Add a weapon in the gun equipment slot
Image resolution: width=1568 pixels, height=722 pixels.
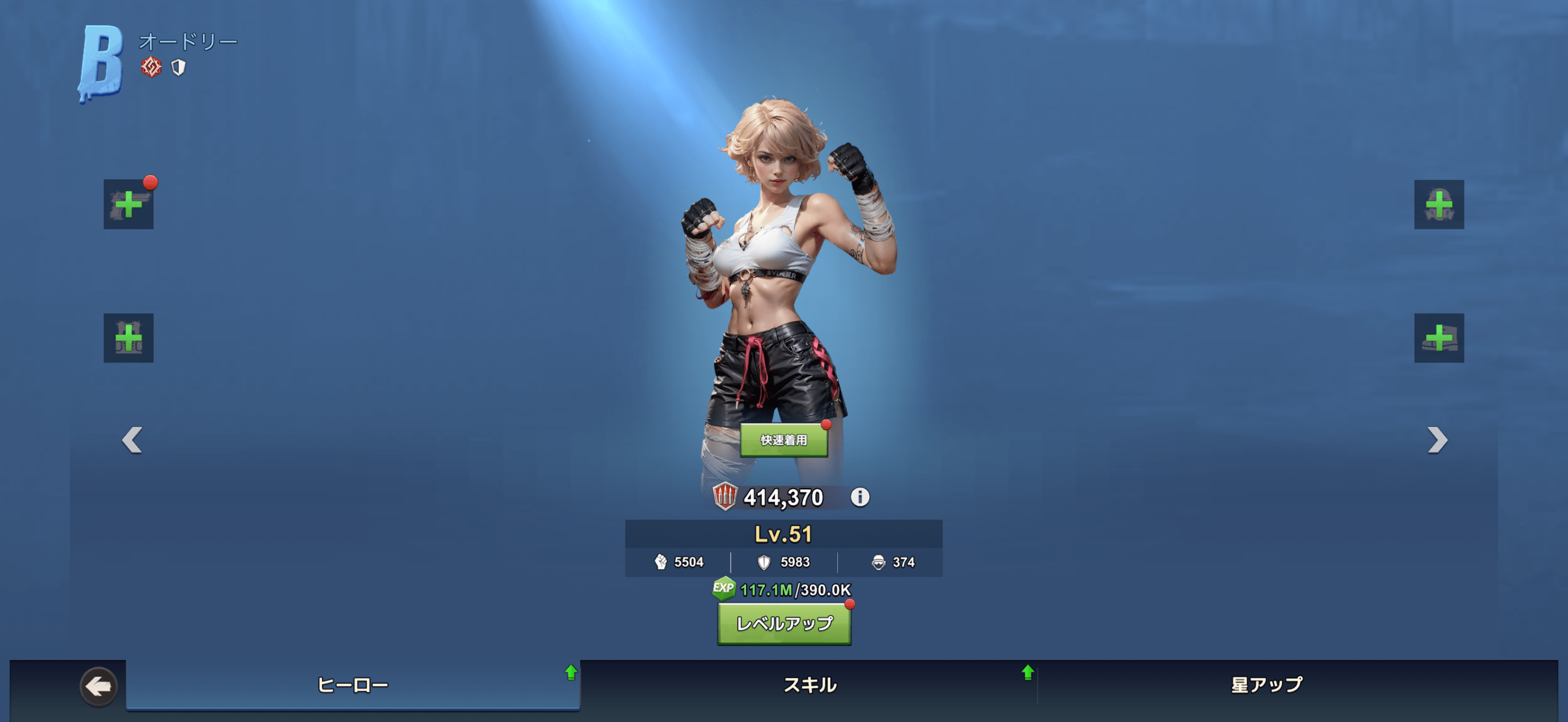pyautogui.click(x=129, y=205)
